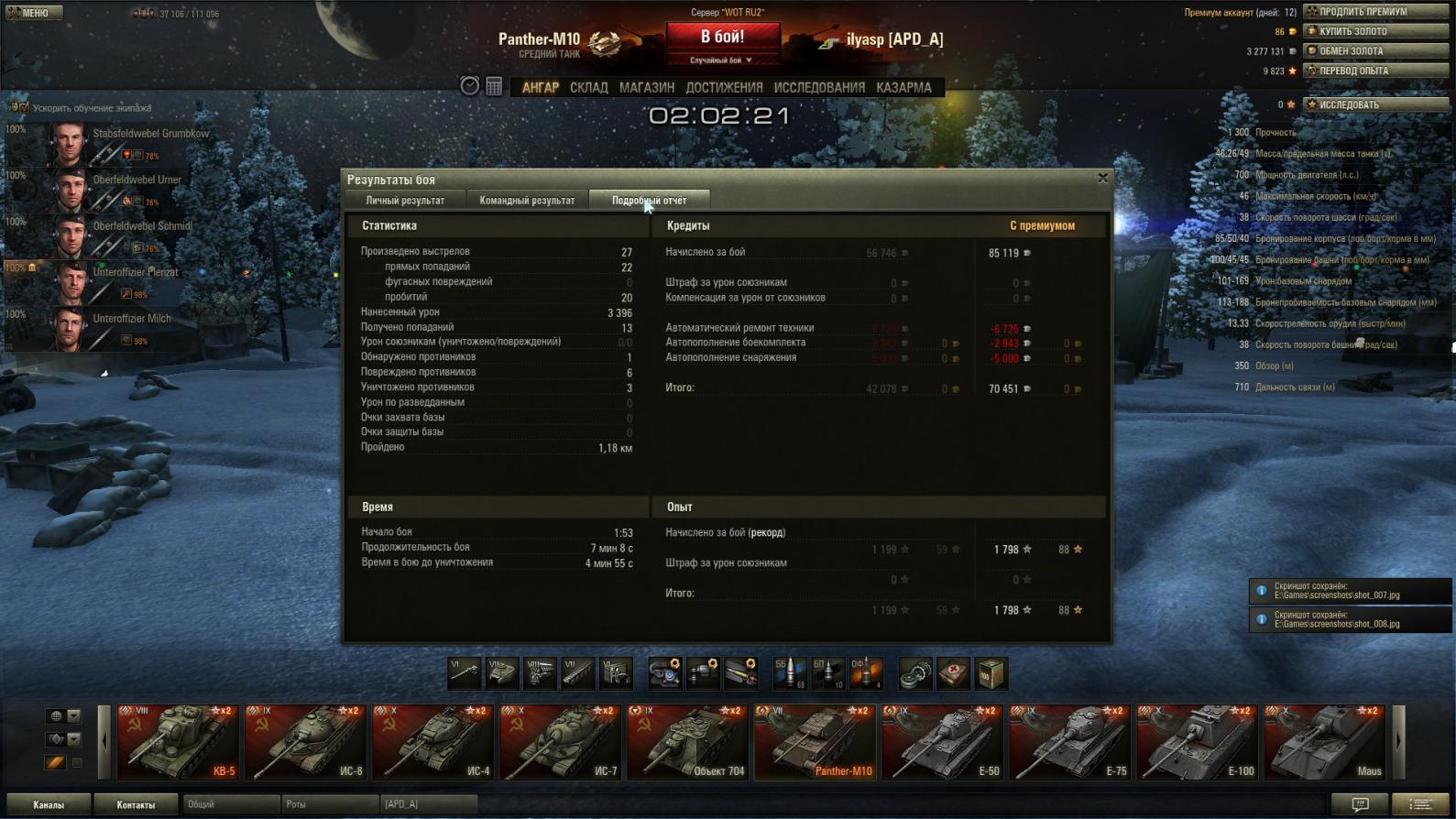Open ОБМЕН ЗОЛОТА exchange
This screenshot has width=1456, height=819.
[x=1376, y=51]
